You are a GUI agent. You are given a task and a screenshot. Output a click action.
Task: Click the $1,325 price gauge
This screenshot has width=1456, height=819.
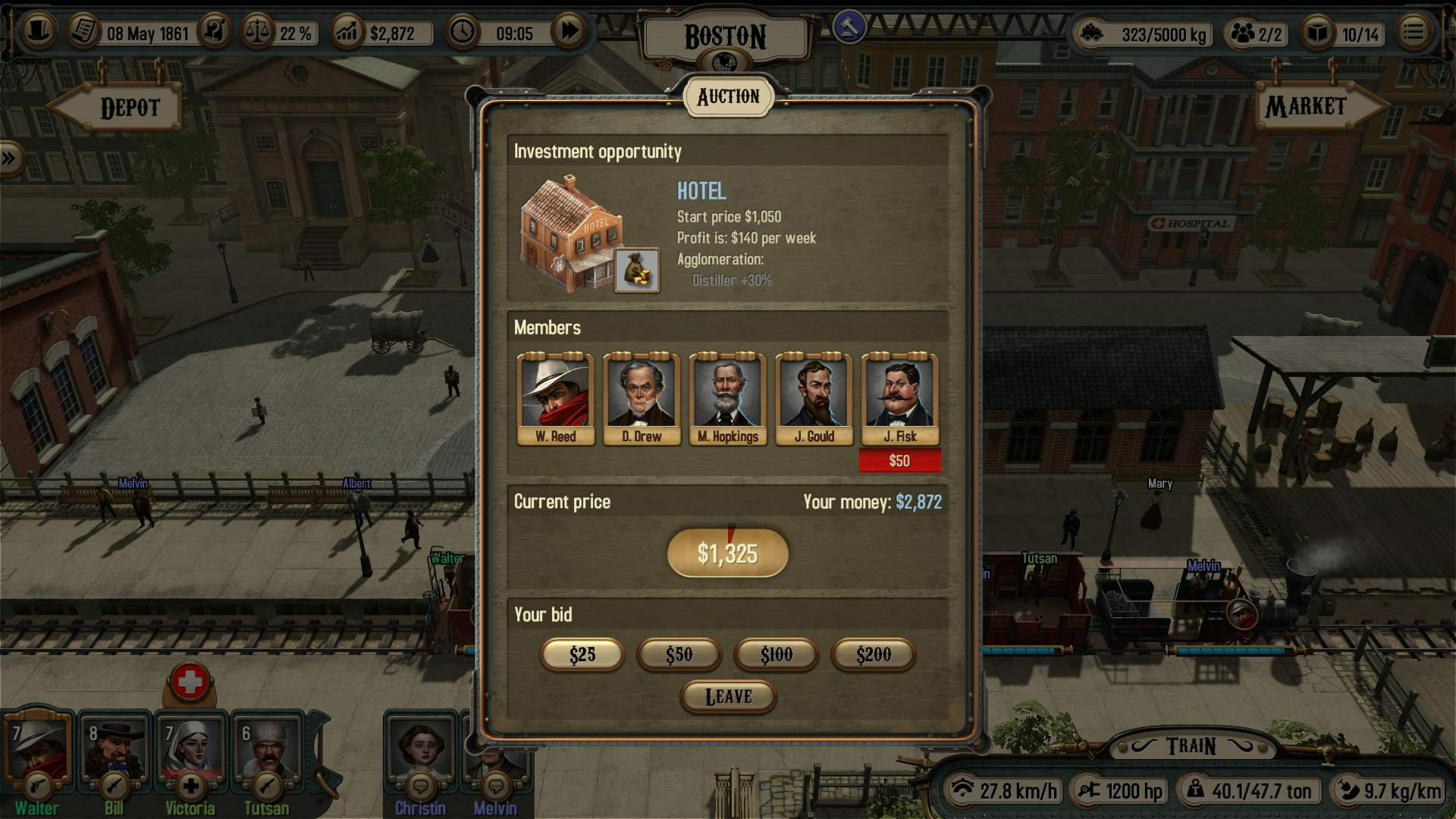point(726,554)
